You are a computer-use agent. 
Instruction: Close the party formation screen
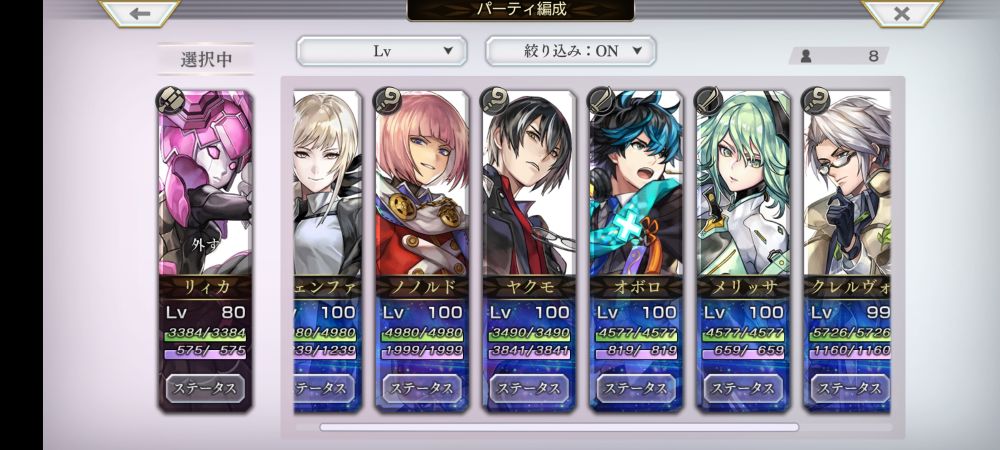point(901,13)
